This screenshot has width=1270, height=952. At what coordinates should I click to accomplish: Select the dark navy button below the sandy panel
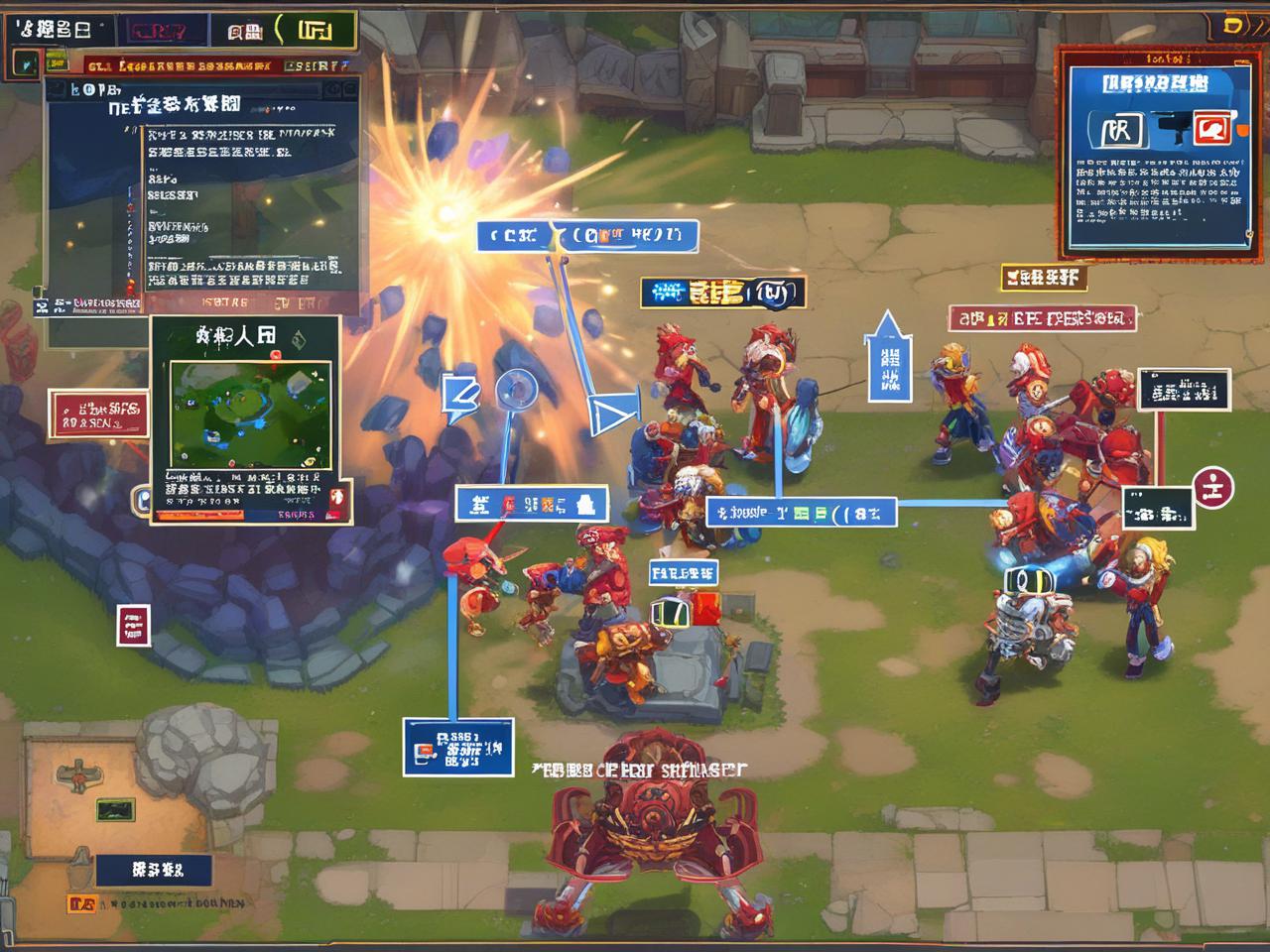point(154,870)
